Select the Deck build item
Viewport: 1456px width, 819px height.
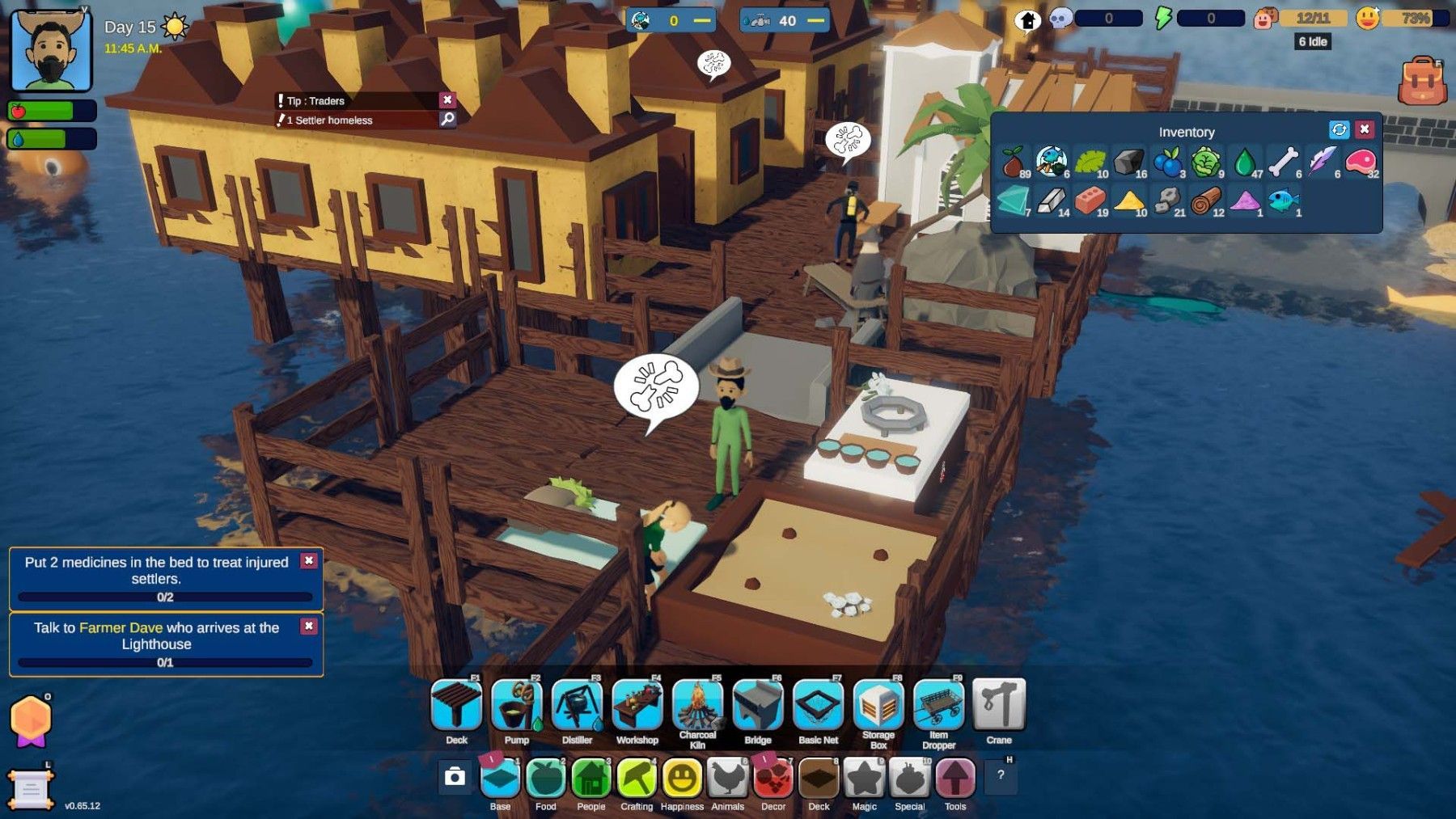pos(456,705)
